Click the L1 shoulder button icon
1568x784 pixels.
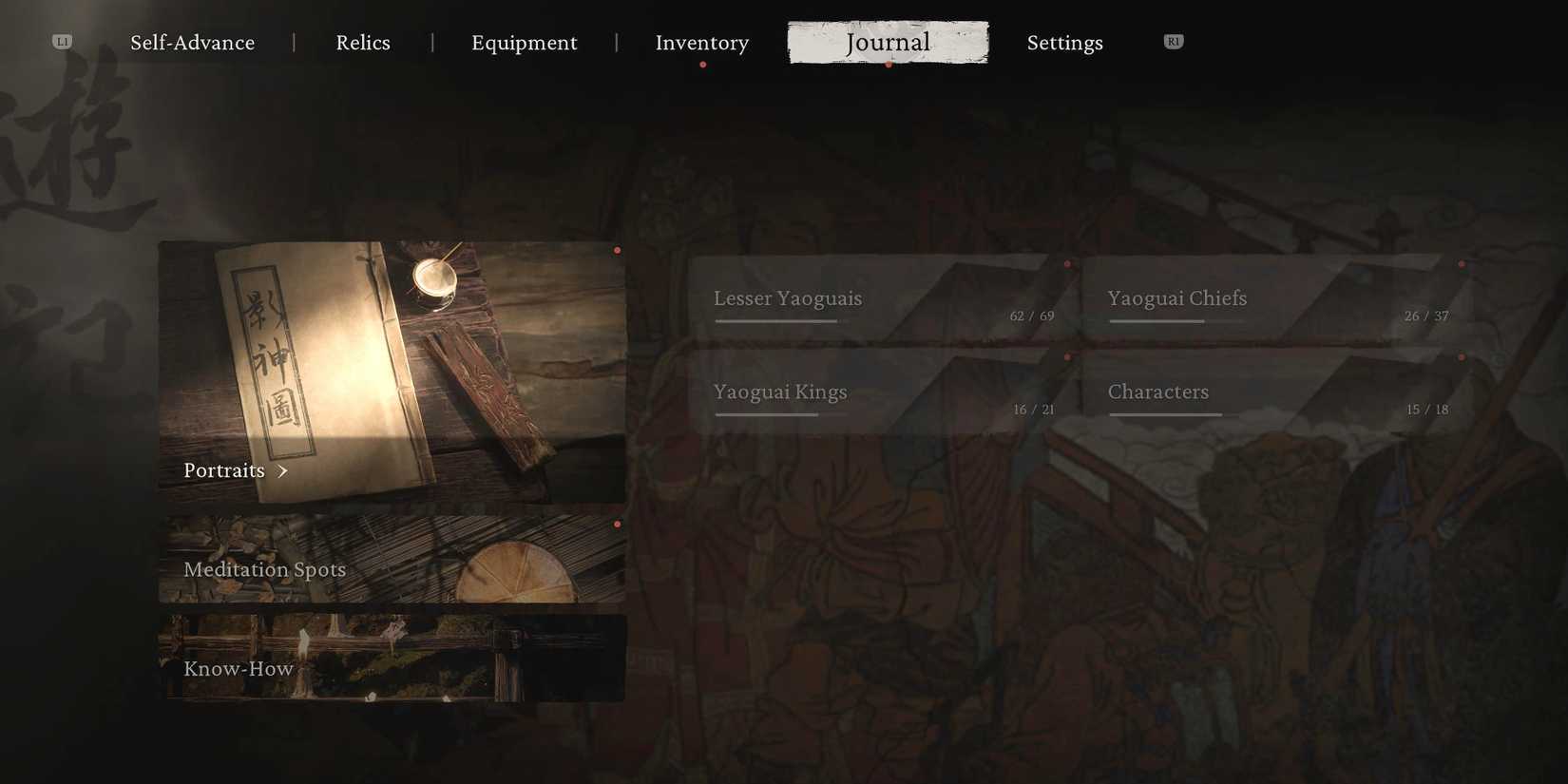61,41
